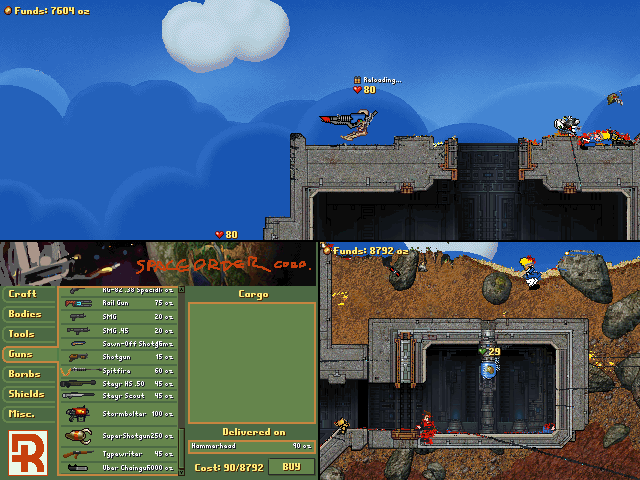Switch to the Bodies tab

coord(27,314)
